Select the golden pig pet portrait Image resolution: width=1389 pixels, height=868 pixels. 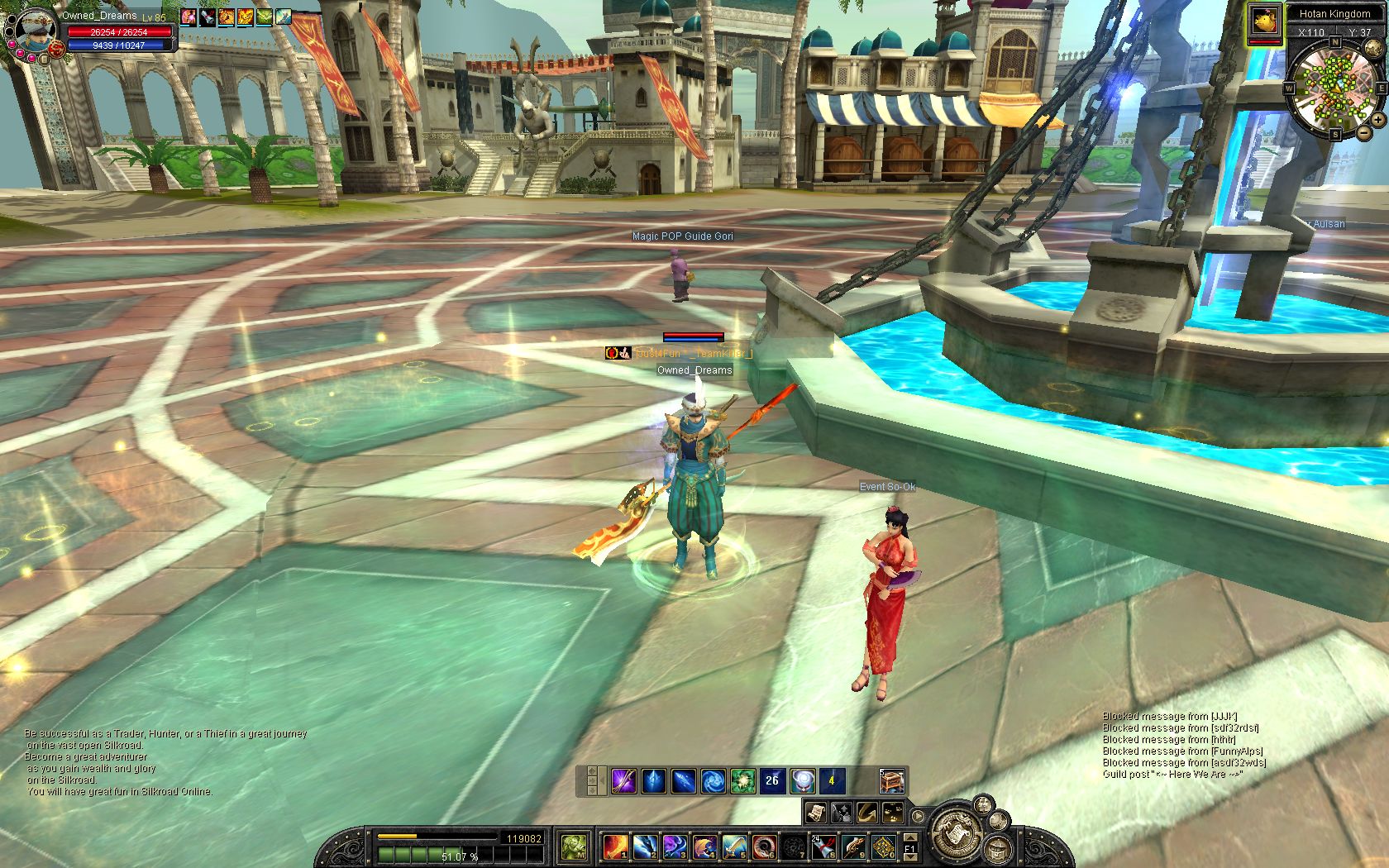[1263, 22]
